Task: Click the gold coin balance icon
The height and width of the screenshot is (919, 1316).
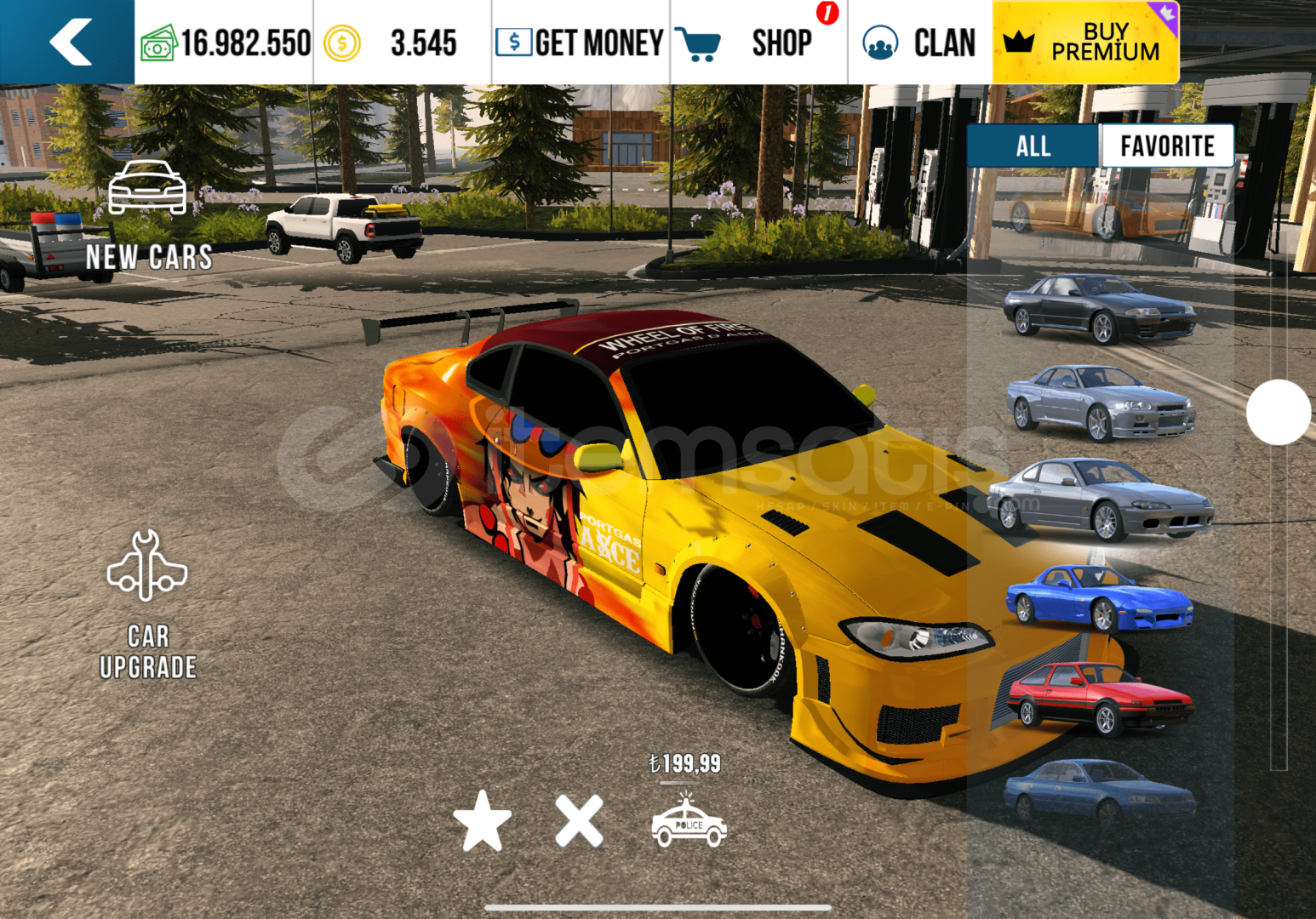Action: coord(342,43)
